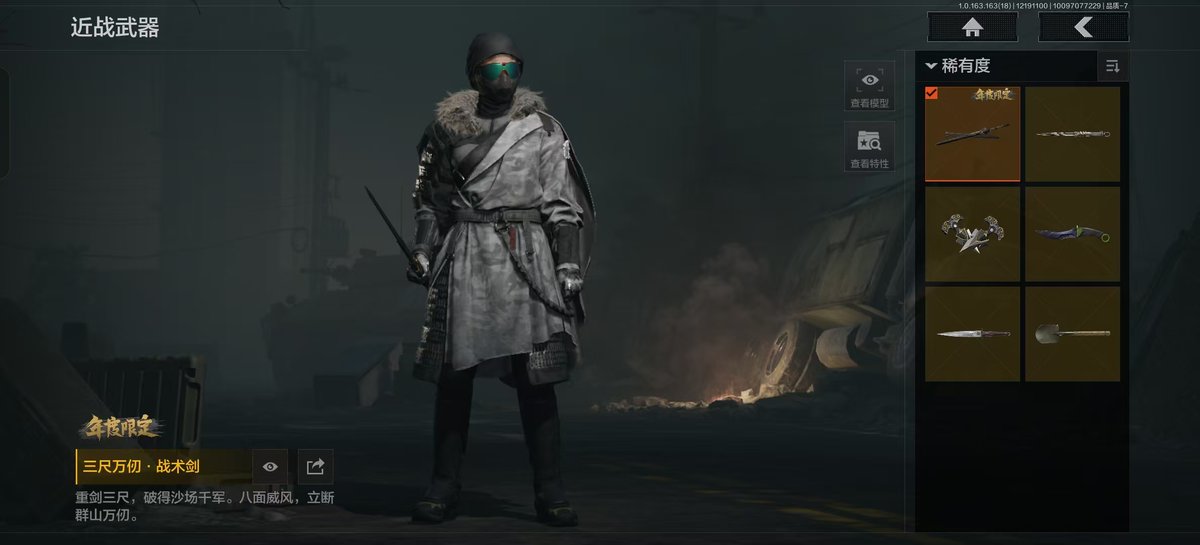Click 查看模型 to view the model
This screenshot has width=1200, height=545.
(x=869, y=85)
